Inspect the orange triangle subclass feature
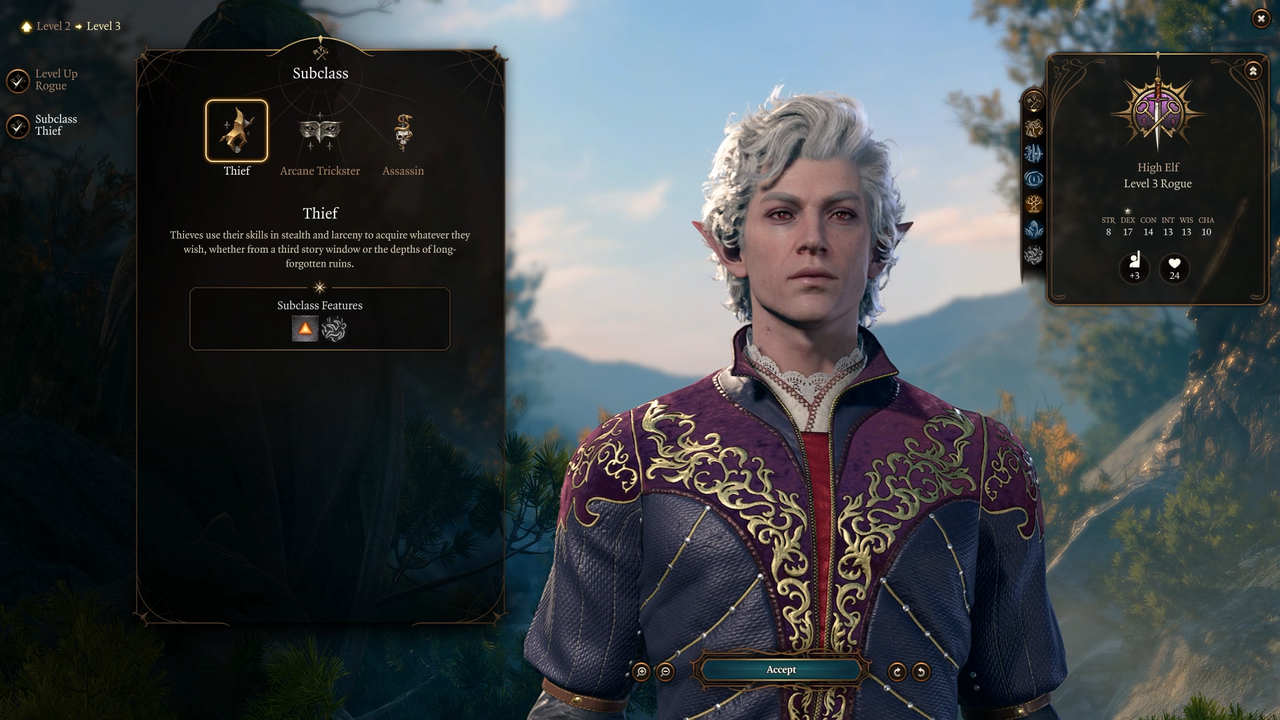This screenshot has width=1280, height=720. pyautogui.click(x=305, y=329)
